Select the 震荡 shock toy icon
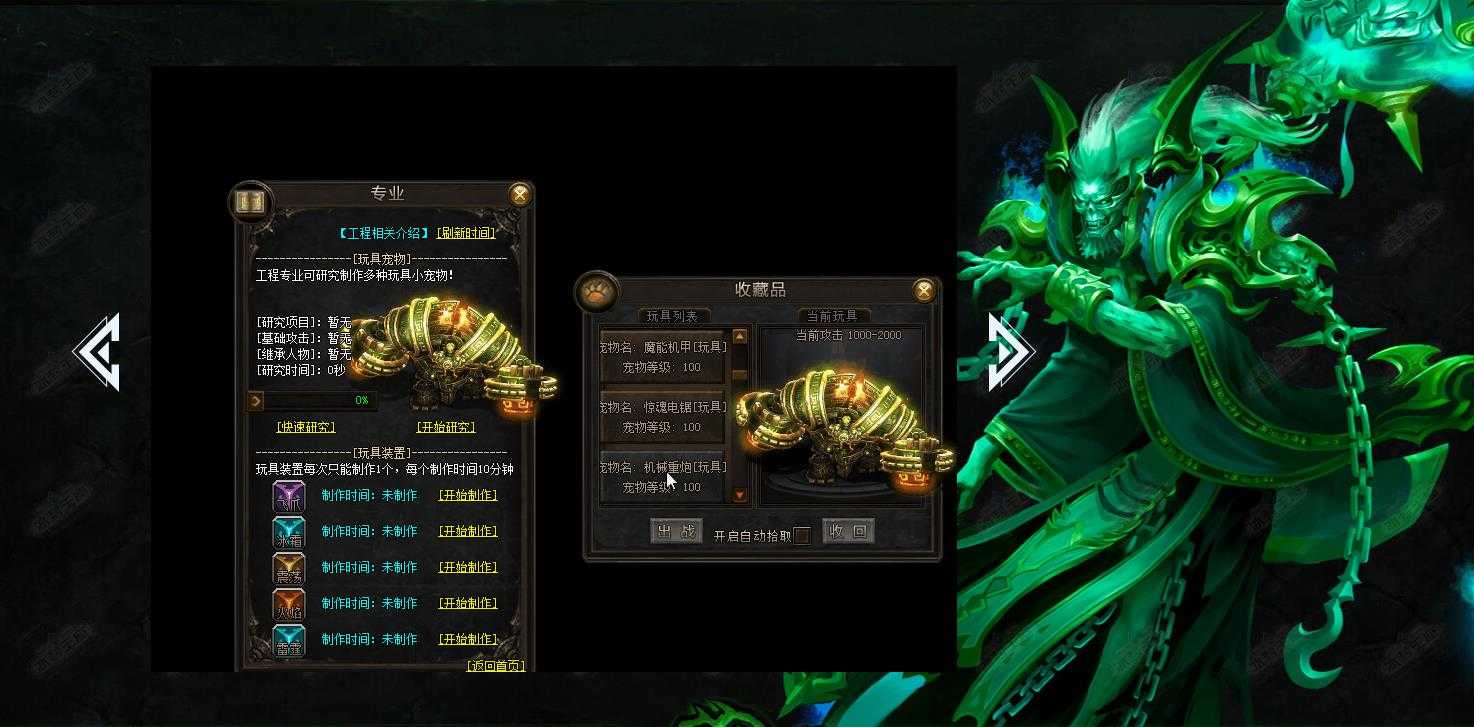The image size is (1474, 727). [x=288, y=567]
